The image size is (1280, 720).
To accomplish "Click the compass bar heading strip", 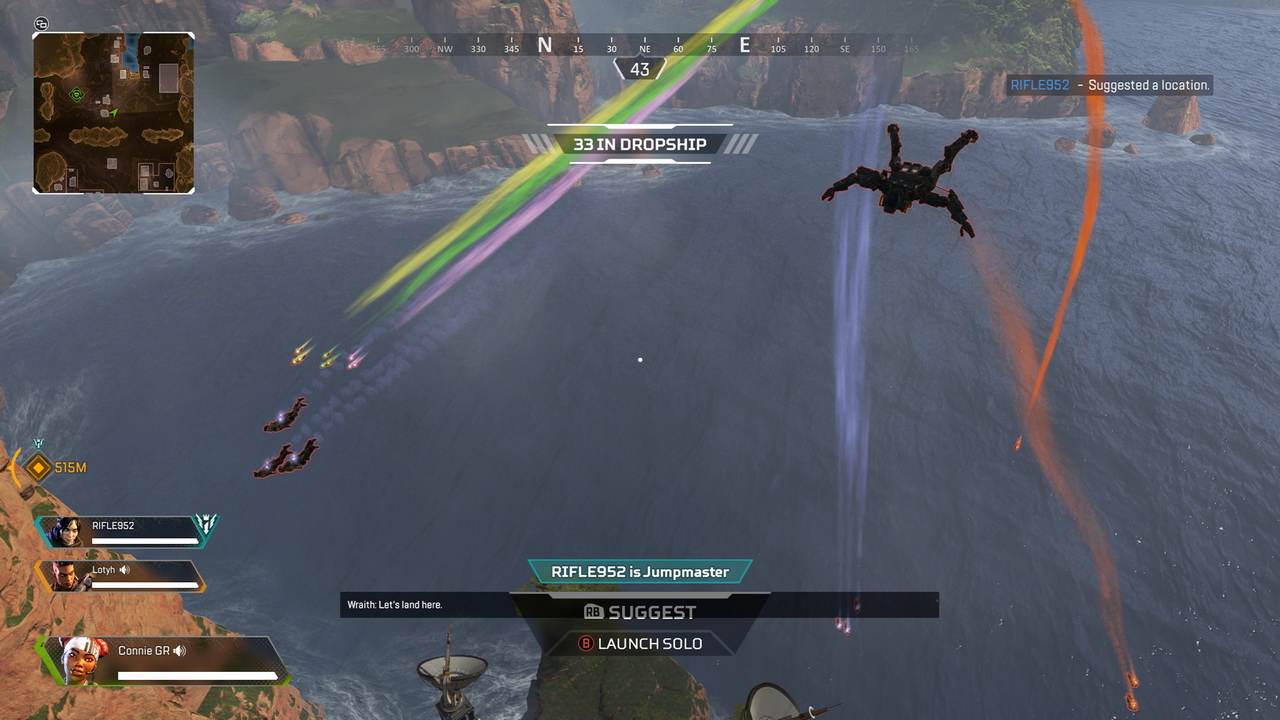I will click(640, 46).
